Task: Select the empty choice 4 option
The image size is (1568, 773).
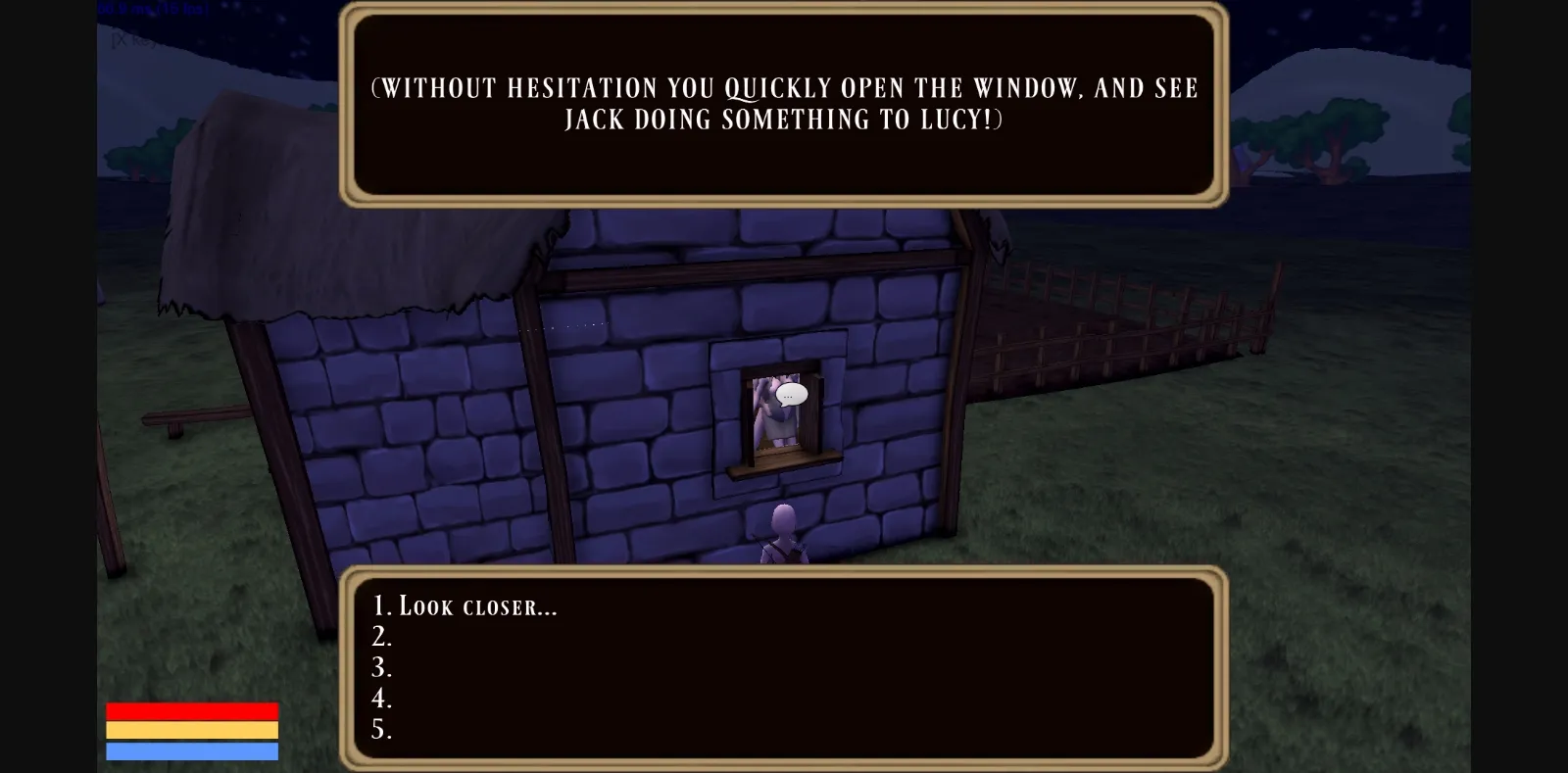Action: pos(382,700)
